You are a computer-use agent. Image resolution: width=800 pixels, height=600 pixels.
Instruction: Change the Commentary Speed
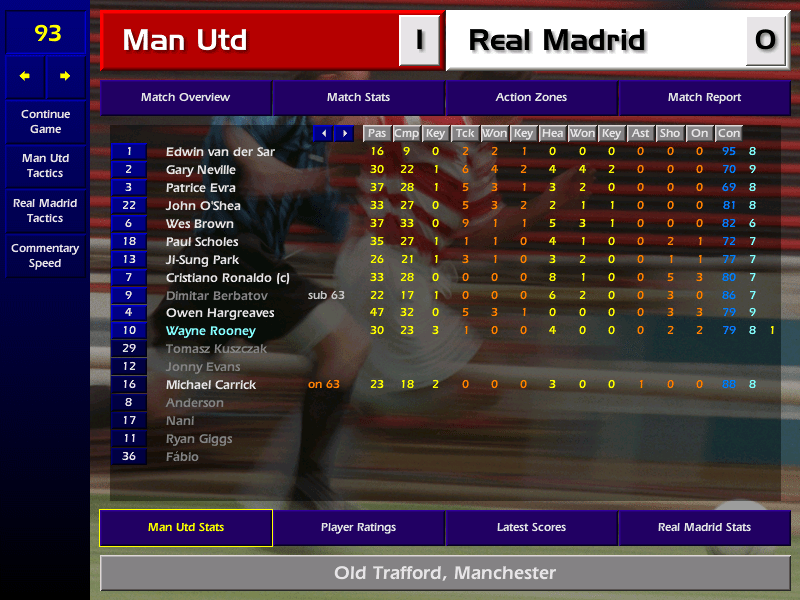45,255
